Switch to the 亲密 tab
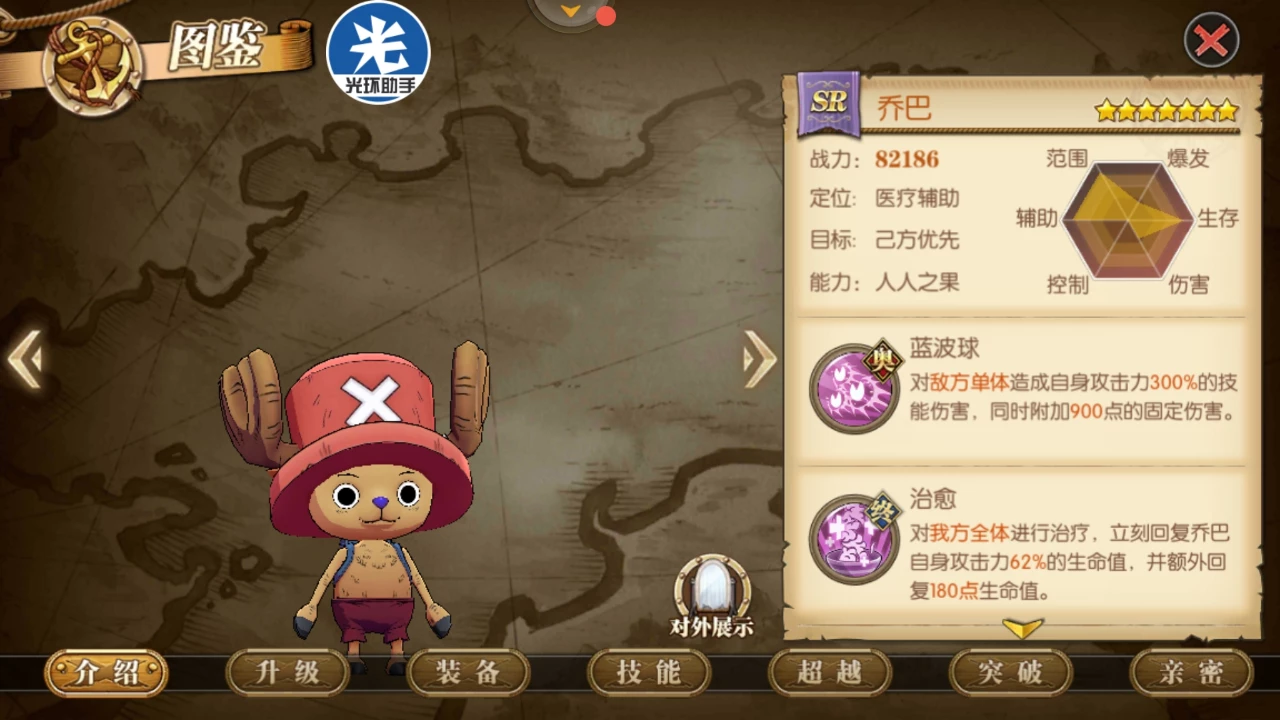 tap(1191, 673)
